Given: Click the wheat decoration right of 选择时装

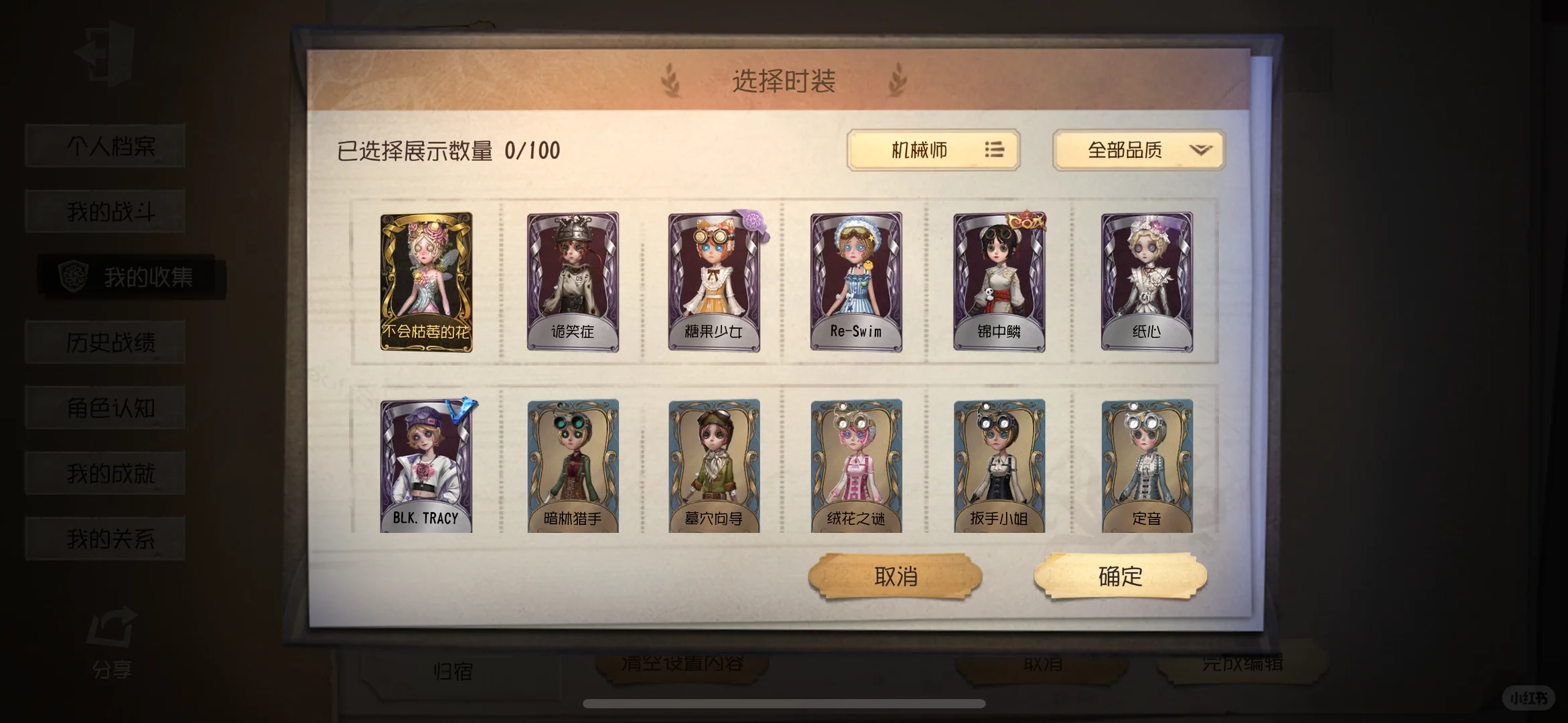Looking at the screenshot, I should click(x=898, y=80).
